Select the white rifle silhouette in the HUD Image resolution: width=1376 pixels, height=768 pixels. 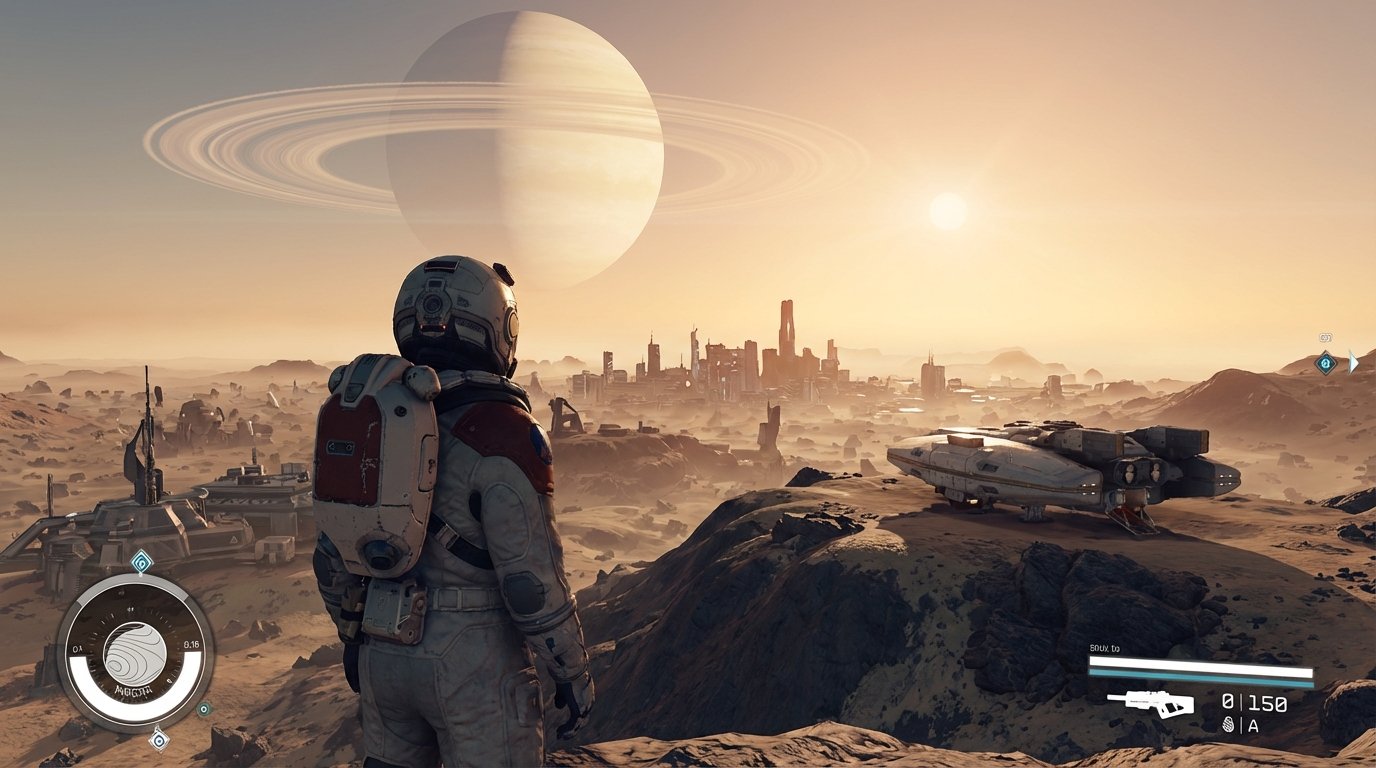click(x=1151, y=703)
